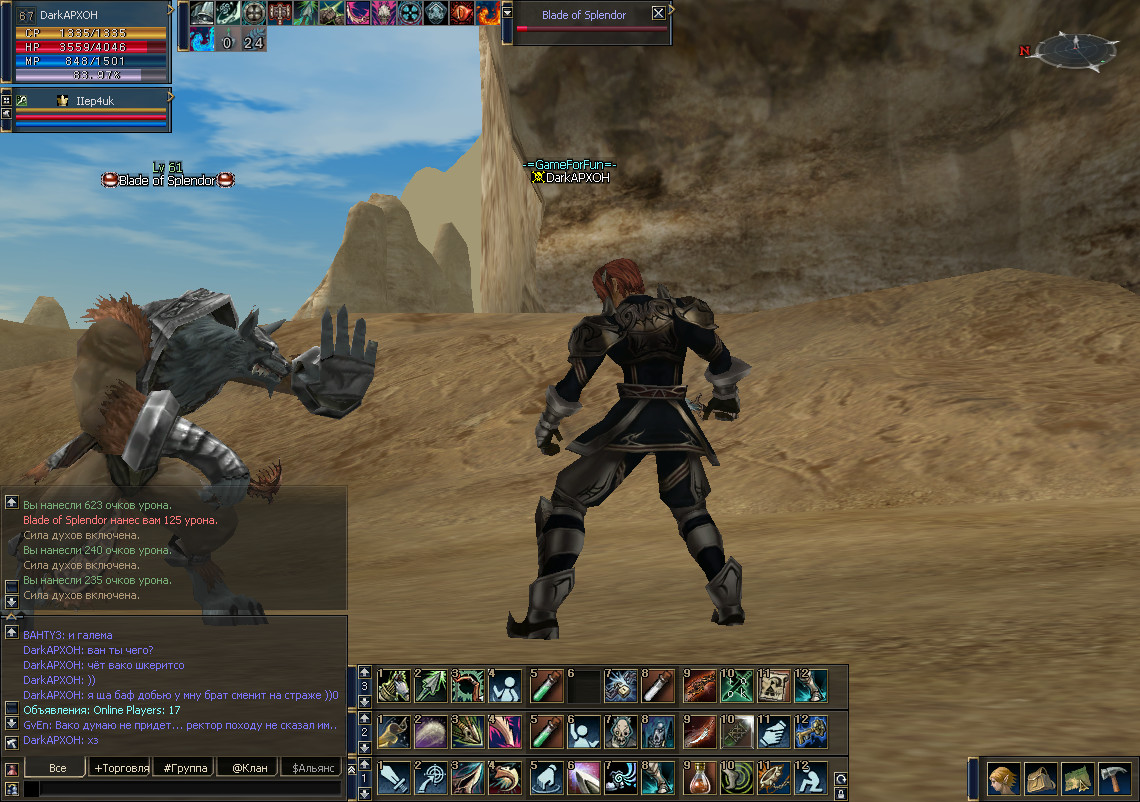Switch to the #Группа chat tab

pyautogui.click(x=186, y=768)
